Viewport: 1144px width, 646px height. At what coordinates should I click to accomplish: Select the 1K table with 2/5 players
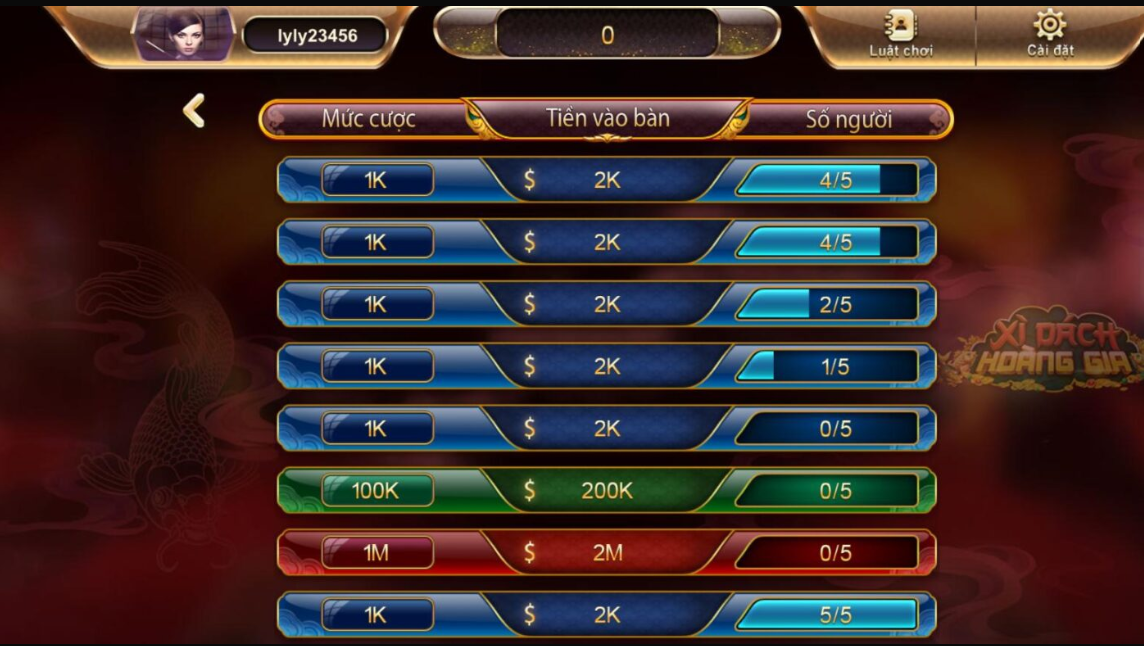(x=606, y=305)
